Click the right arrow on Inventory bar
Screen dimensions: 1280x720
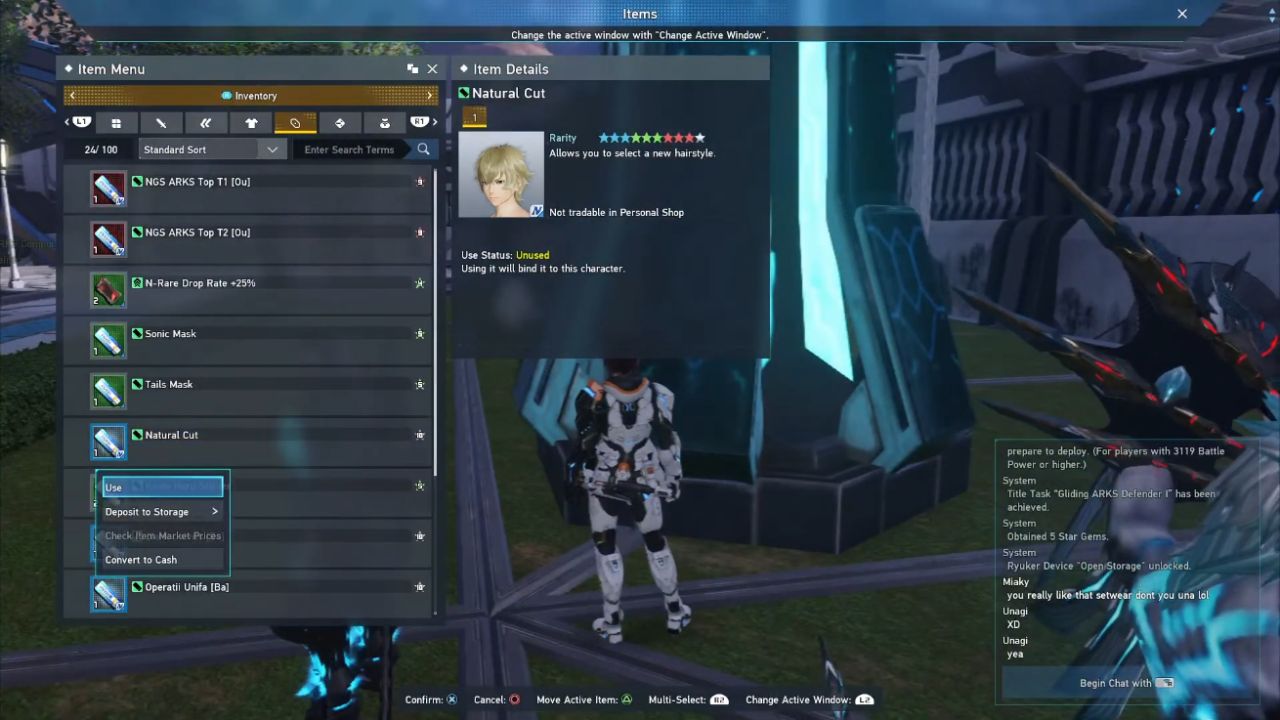tap(430, 96)
